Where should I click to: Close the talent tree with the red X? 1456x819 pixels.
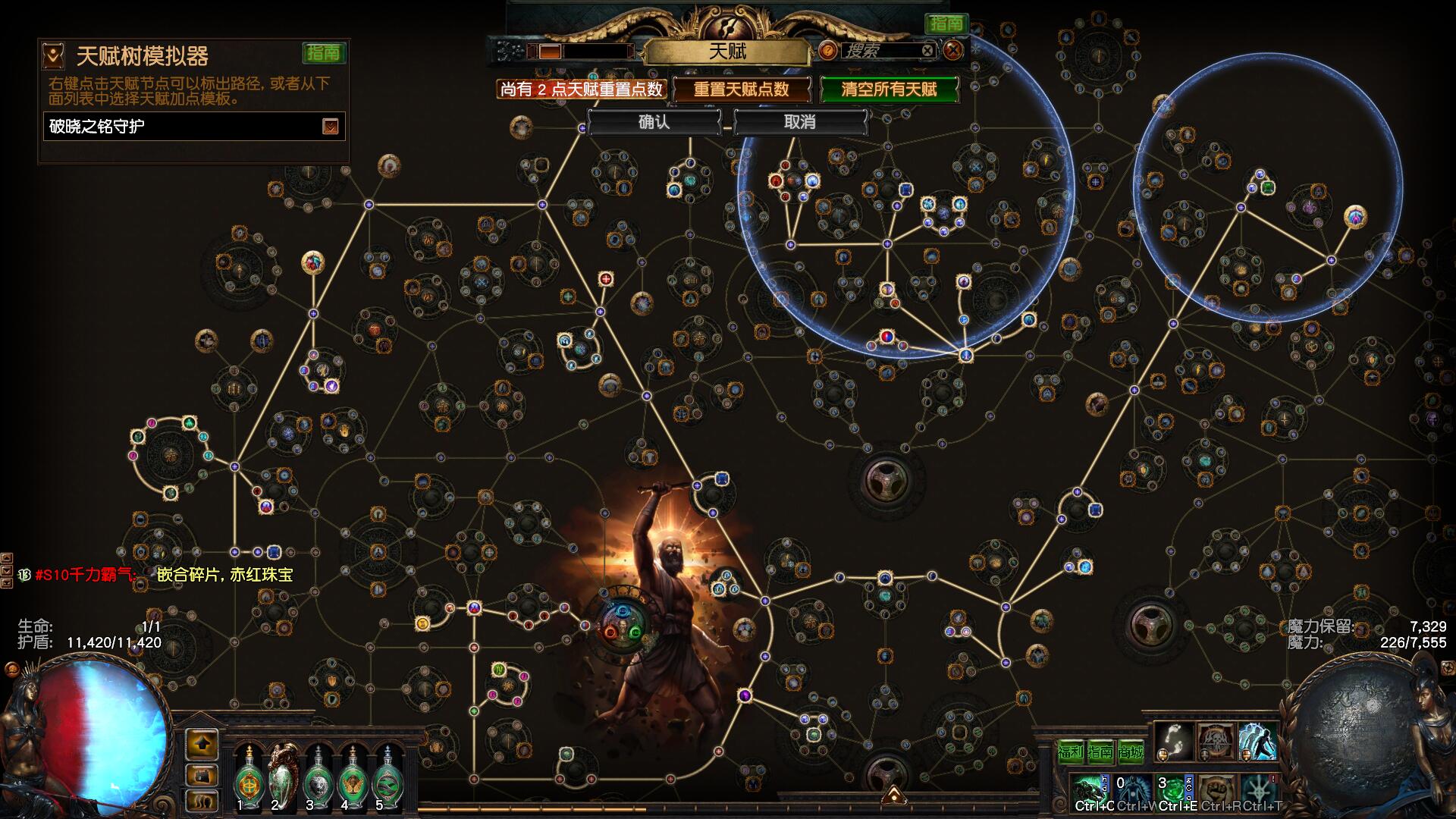[x=953, y=51]
